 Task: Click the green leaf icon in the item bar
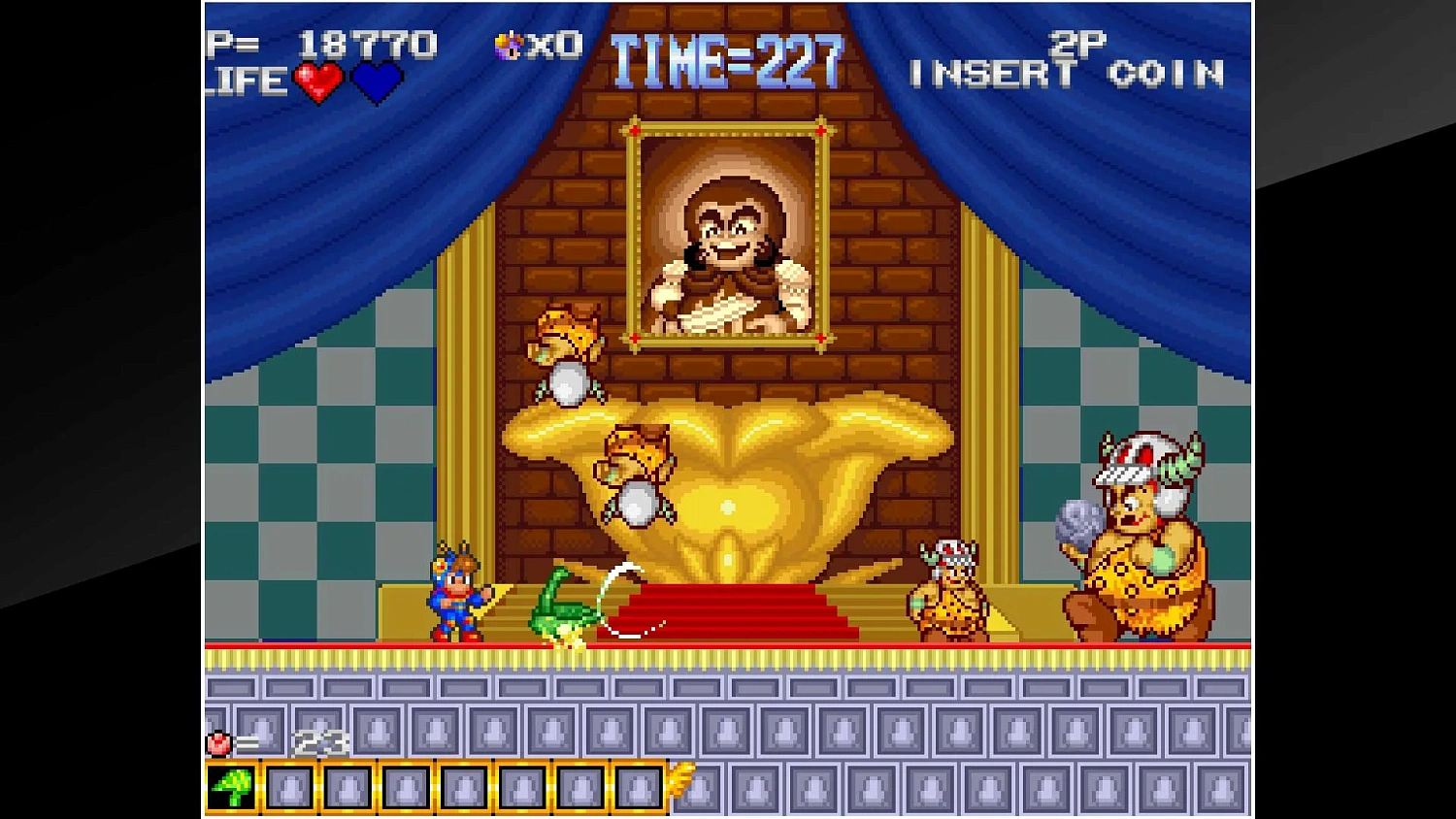[233, 788]
